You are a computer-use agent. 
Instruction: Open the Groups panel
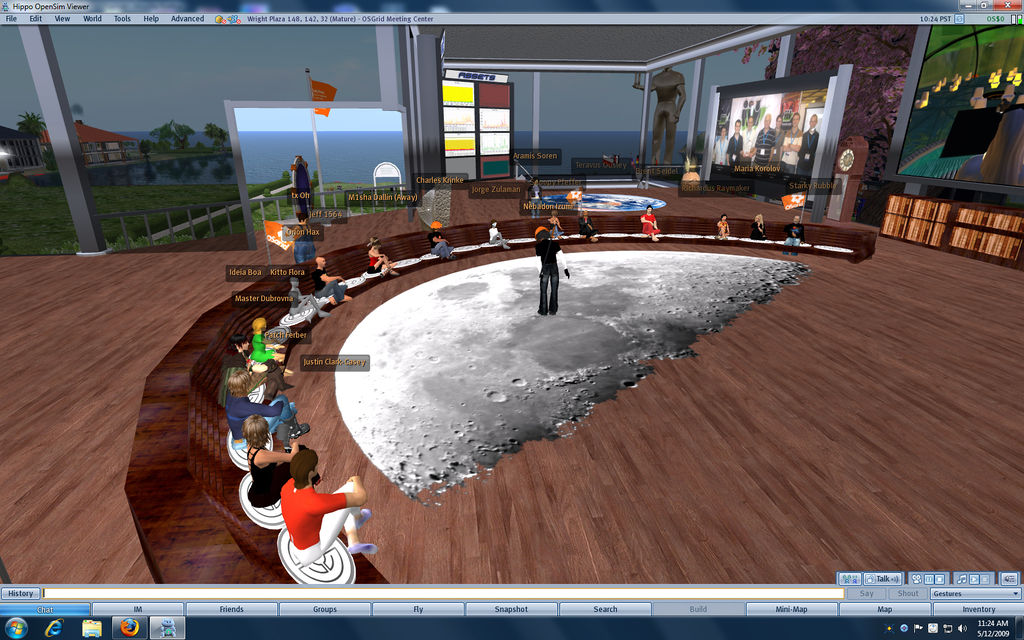[x=324, y=609]
